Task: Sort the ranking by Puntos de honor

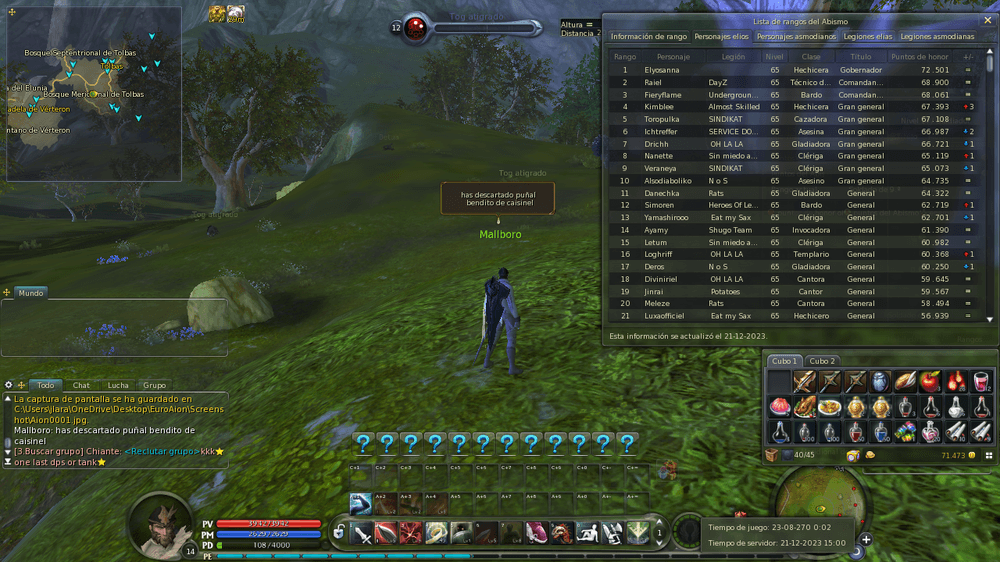Action: coord(919,57)
